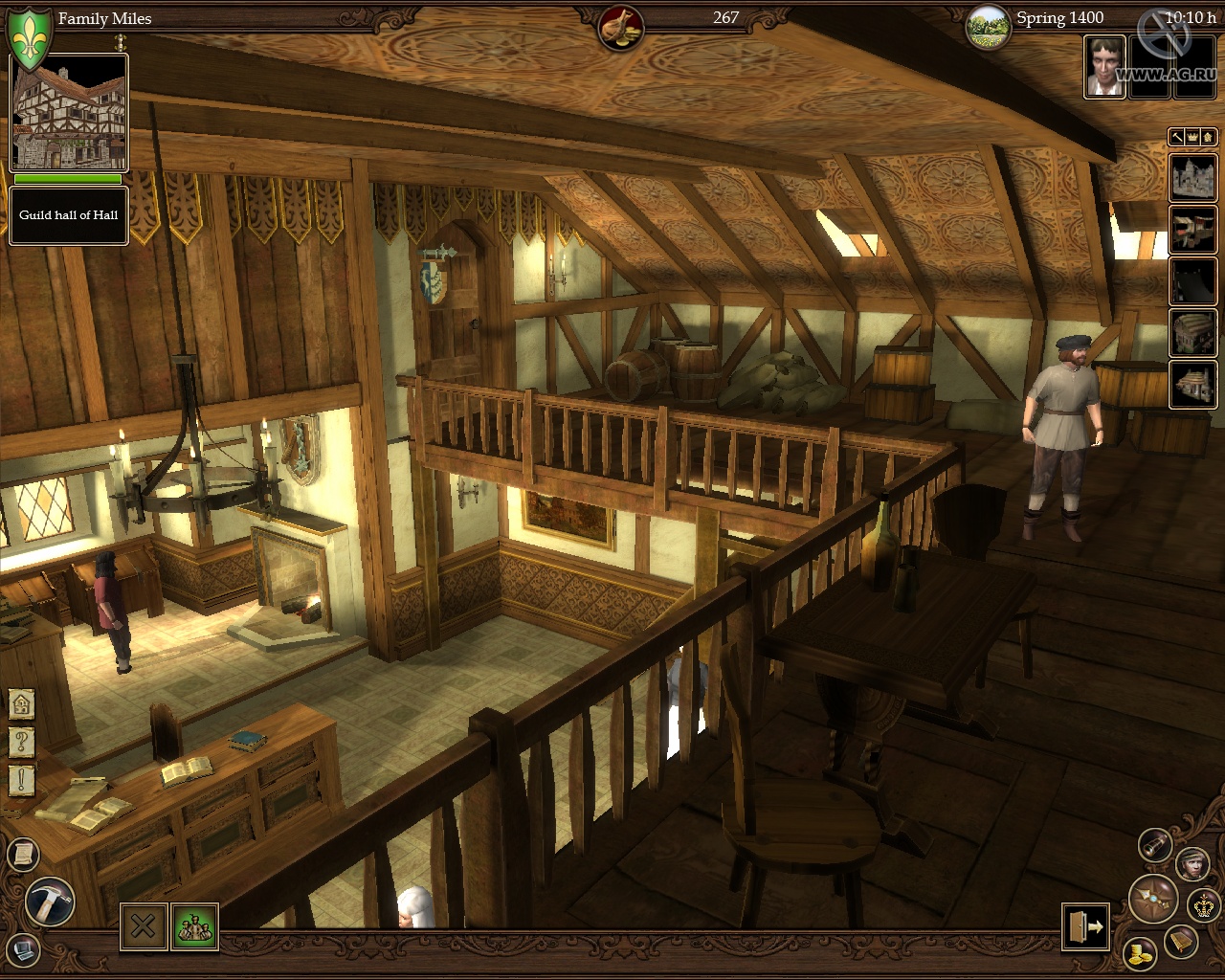Click the X dismiss toggle at bottom center
The width and height of the screenshot is (1225, 980).
pos(144,924)
